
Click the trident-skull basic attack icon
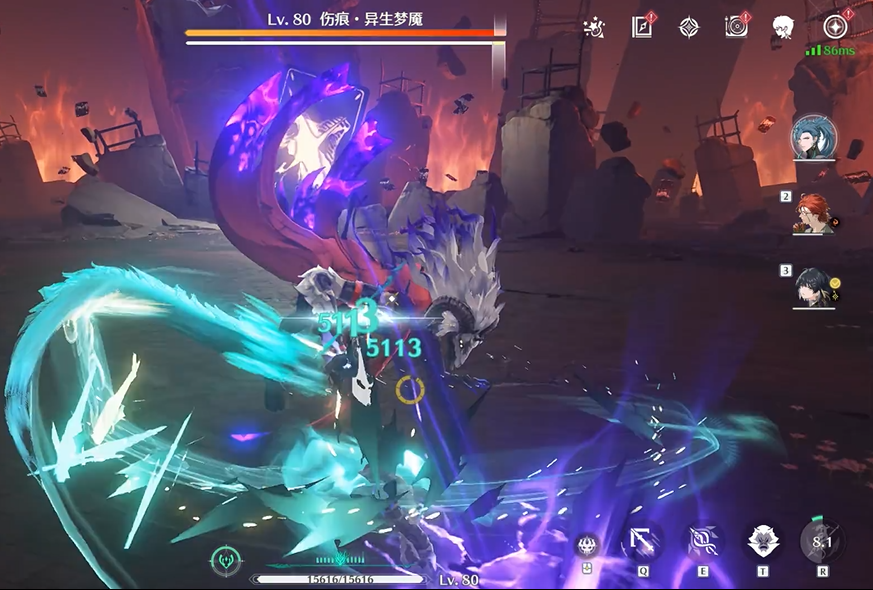click(587, 545)
